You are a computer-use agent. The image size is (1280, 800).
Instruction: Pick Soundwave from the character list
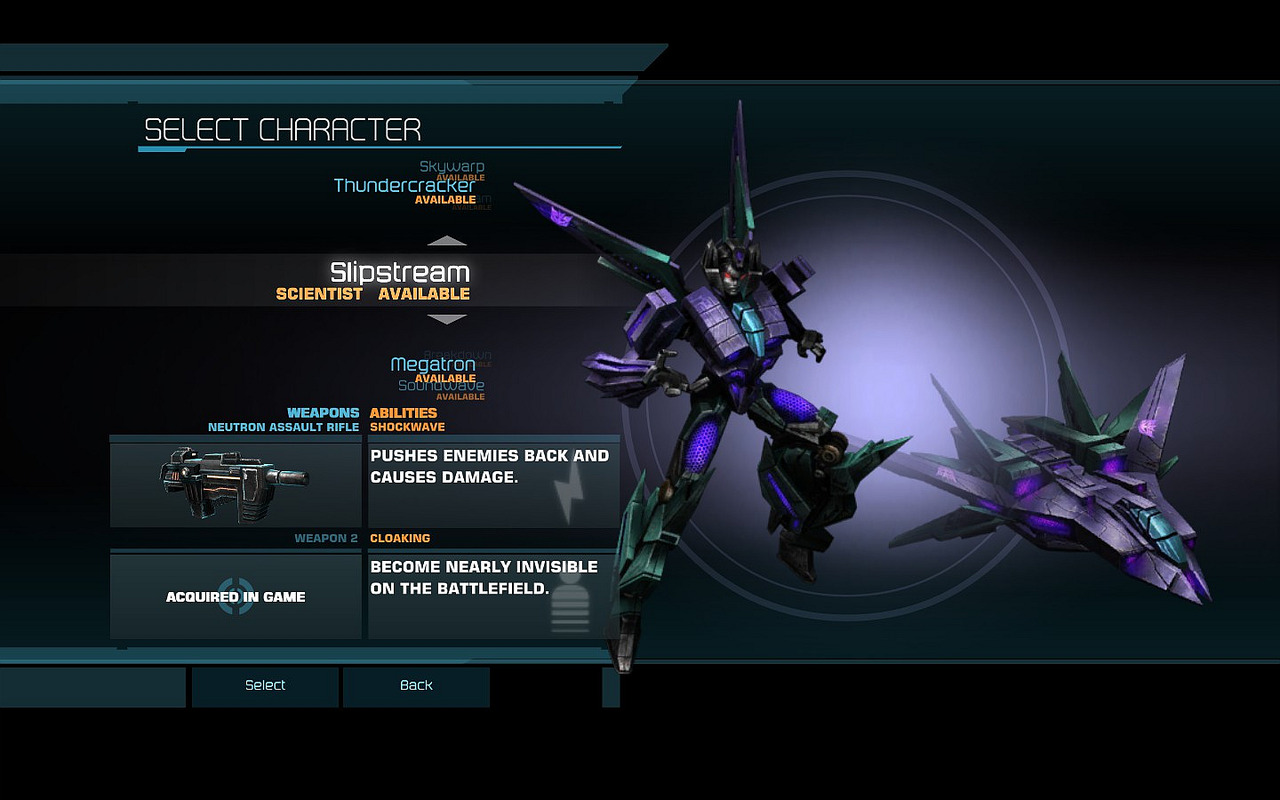(441, 386)
